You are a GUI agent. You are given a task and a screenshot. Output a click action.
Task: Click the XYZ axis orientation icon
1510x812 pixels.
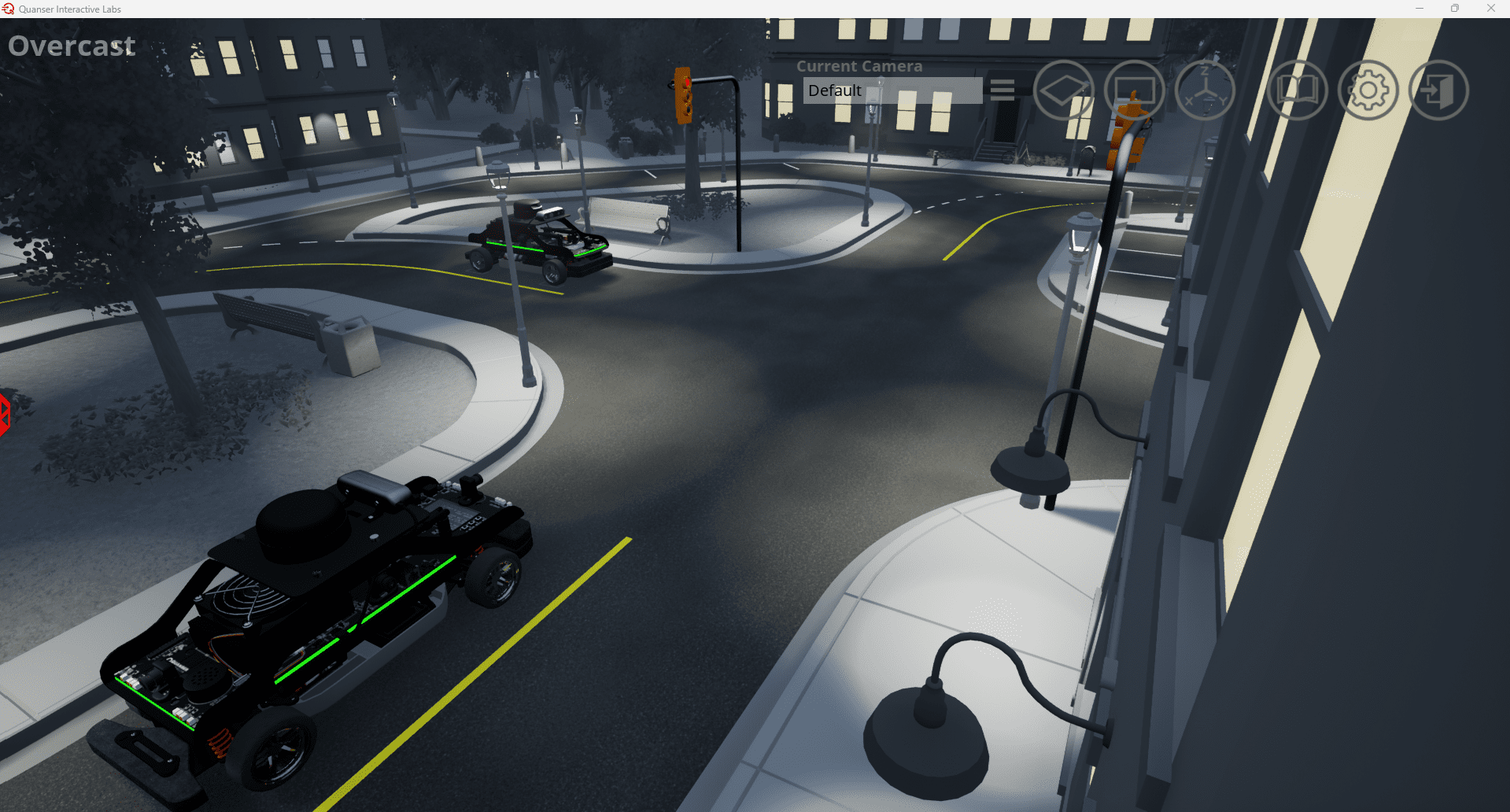(1205, 90)
